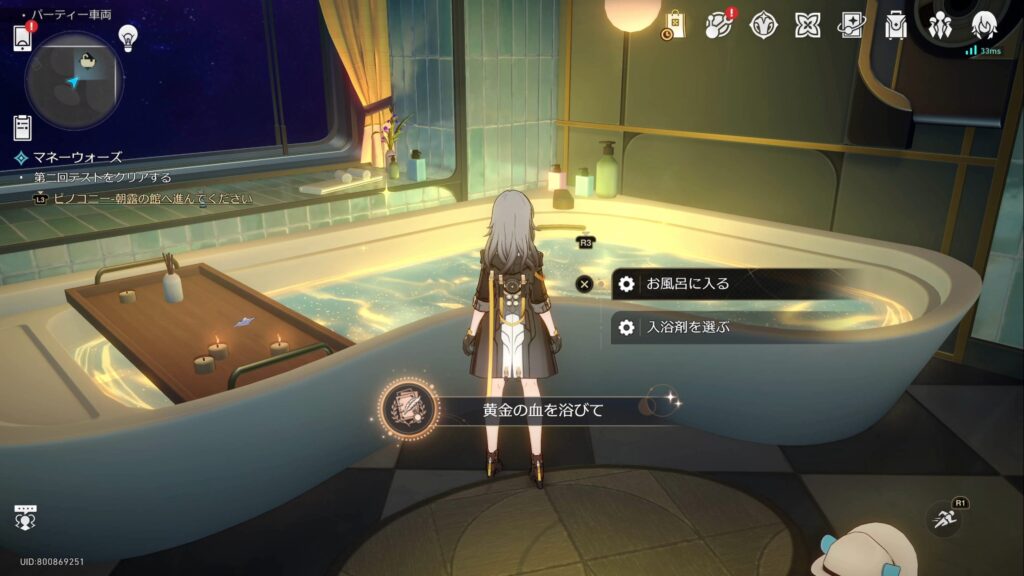This screenshot has height=576, width=1024.
Task: Open the circular minimap
Action: (x=73, y=79)
